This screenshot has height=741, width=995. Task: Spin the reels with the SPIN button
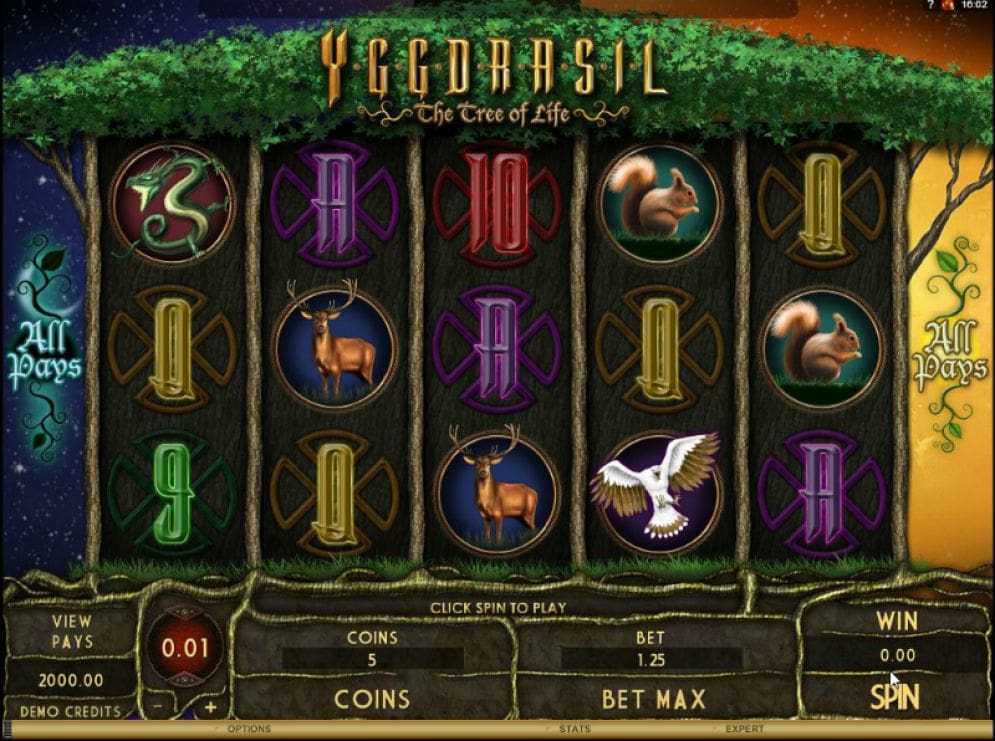895,697
